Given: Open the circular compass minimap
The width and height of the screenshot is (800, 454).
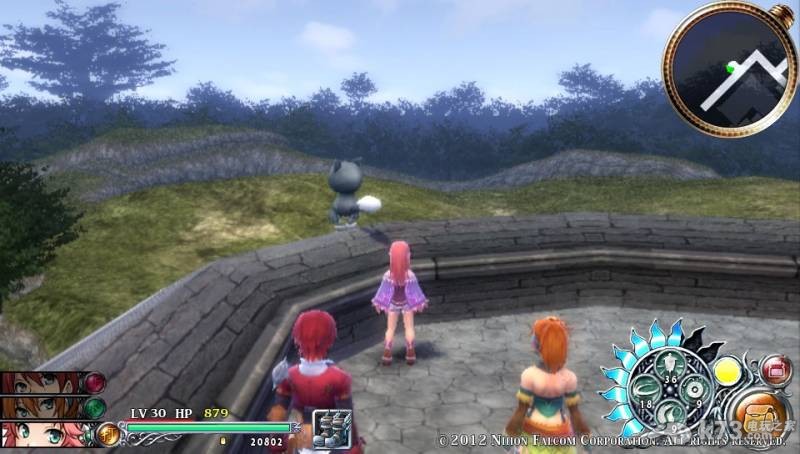Looking at the screenshot, I should click(x=729, y=69).
